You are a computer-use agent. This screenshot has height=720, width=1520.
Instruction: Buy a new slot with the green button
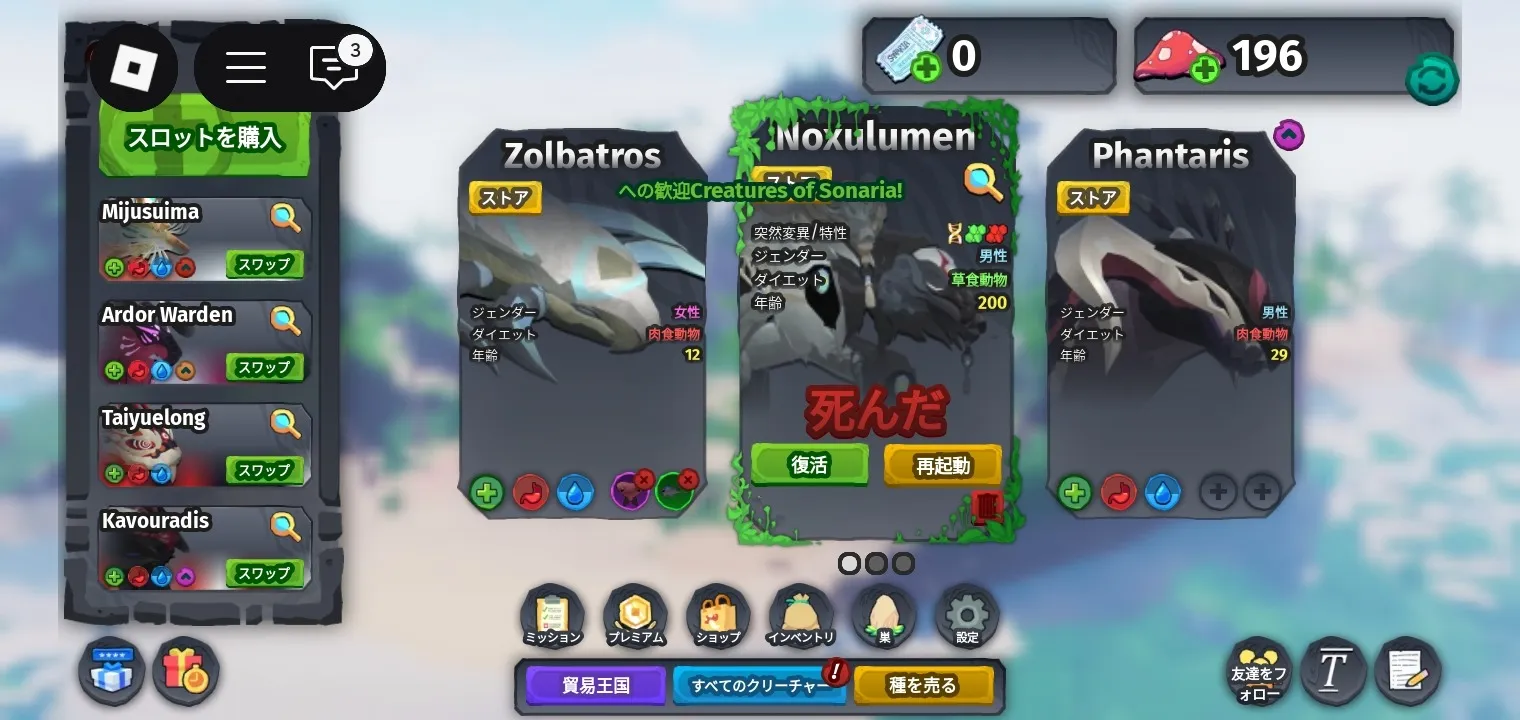pos(204,137)
